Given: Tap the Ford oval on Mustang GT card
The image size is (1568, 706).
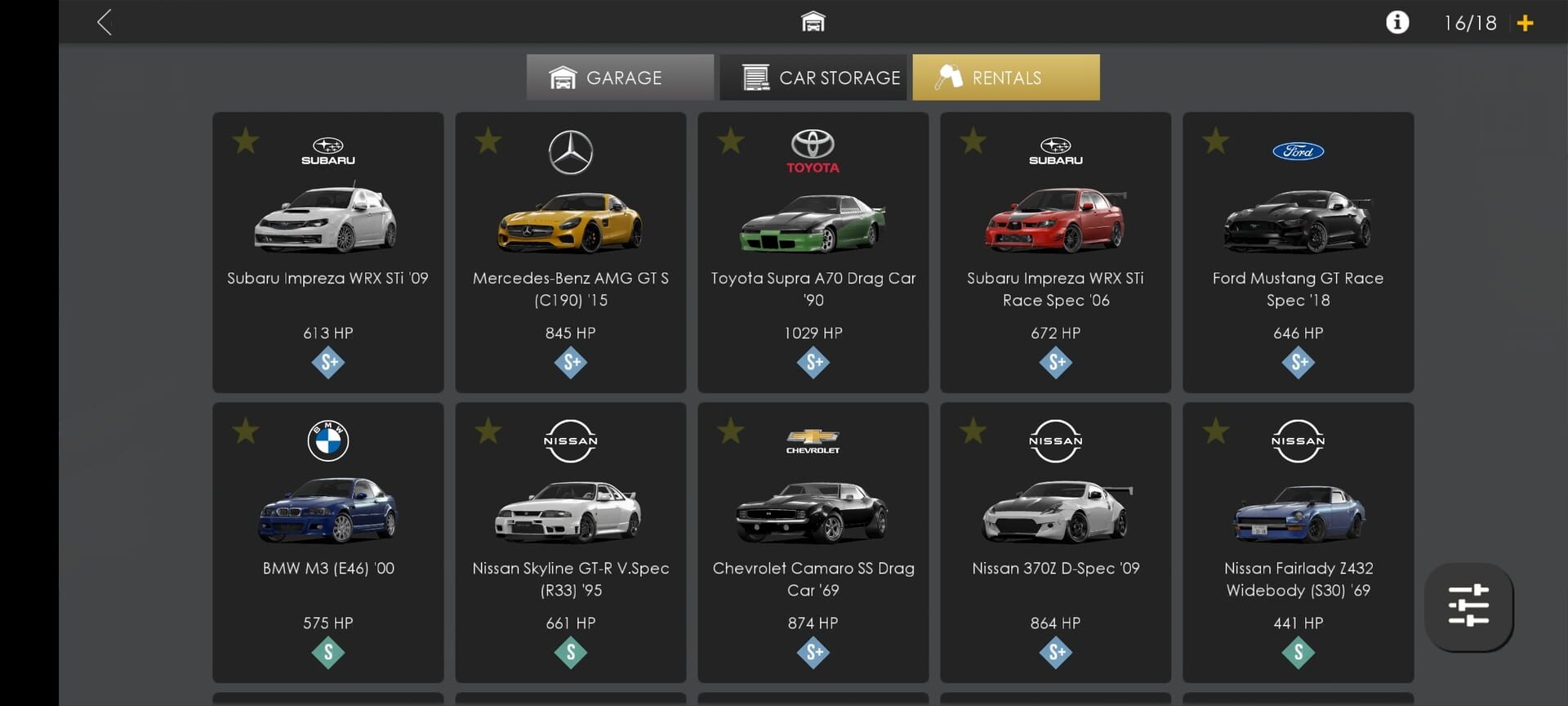Looking at the screenshot, I should point(1298,151).
